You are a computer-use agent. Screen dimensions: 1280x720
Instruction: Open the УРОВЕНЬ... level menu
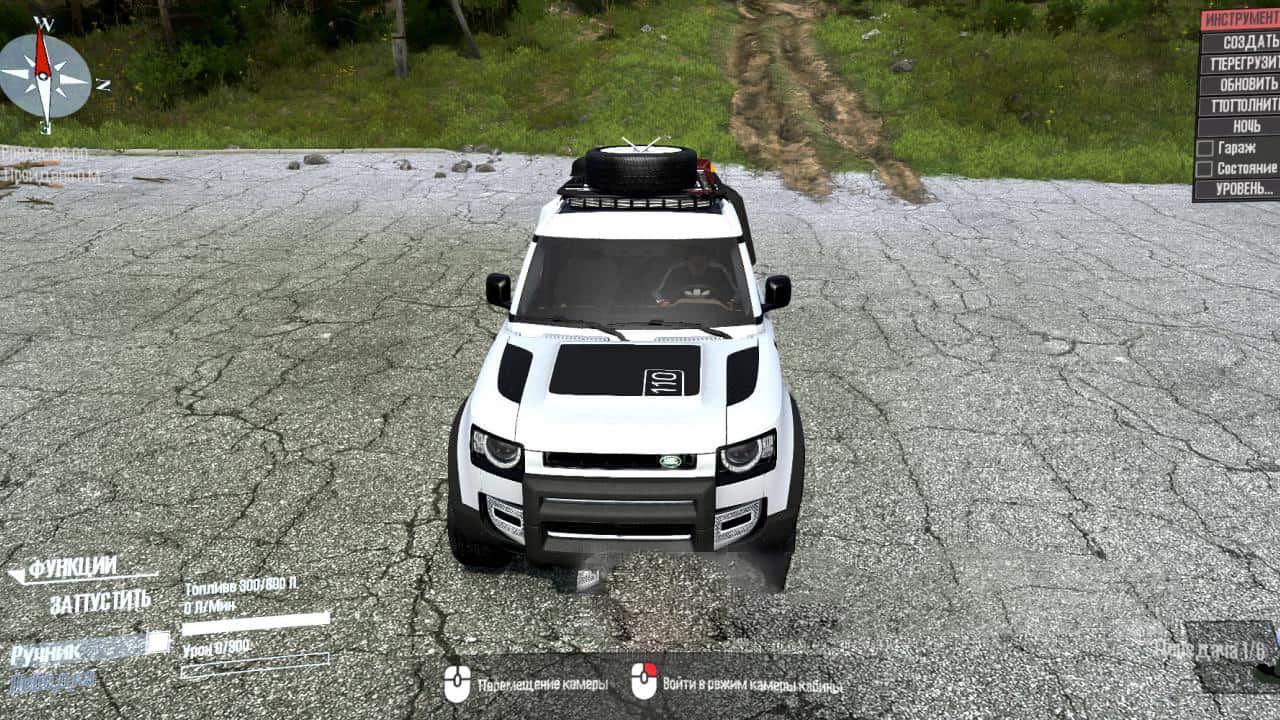(x=1240, y=189)
